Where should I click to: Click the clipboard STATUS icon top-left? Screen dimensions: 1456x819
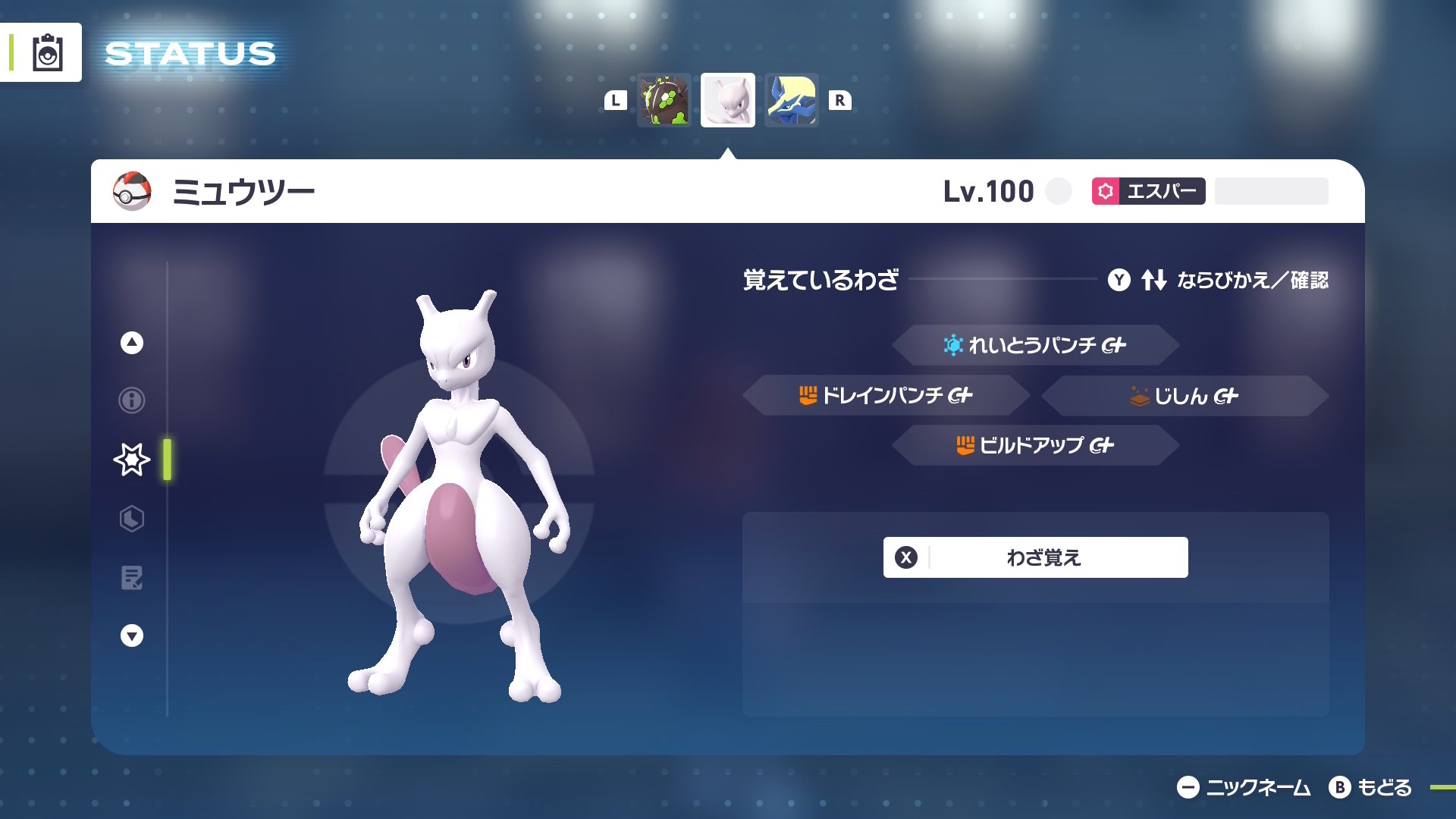tap(47, 52)
